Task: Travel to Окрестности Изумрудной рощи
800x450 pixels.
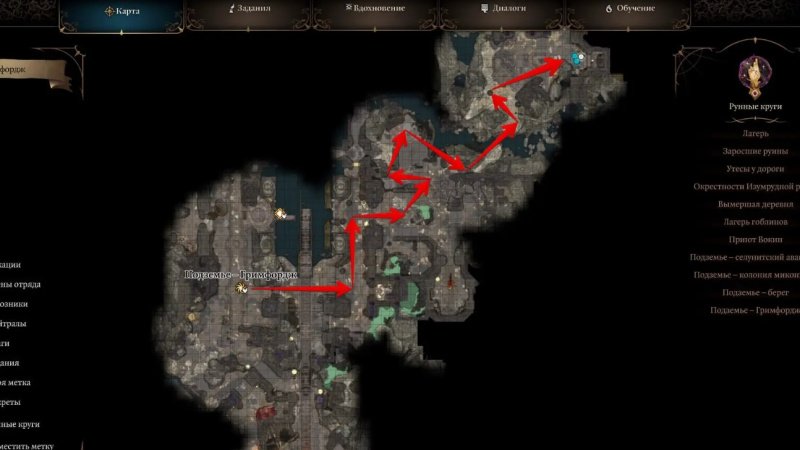Action: (x=752, y=186)
